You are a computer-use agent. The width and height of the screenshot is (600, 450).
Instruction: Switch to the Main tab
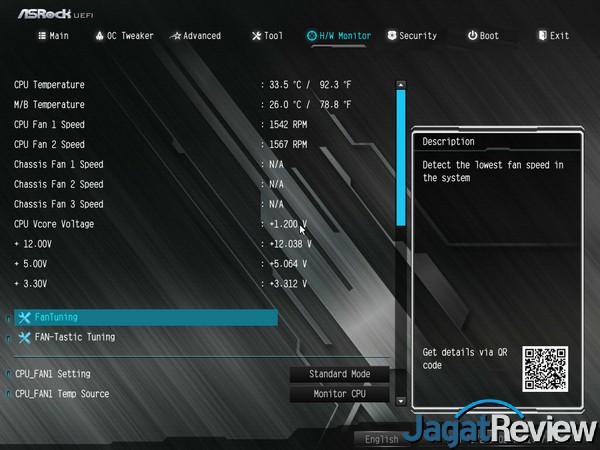click(x=53, y=36)
